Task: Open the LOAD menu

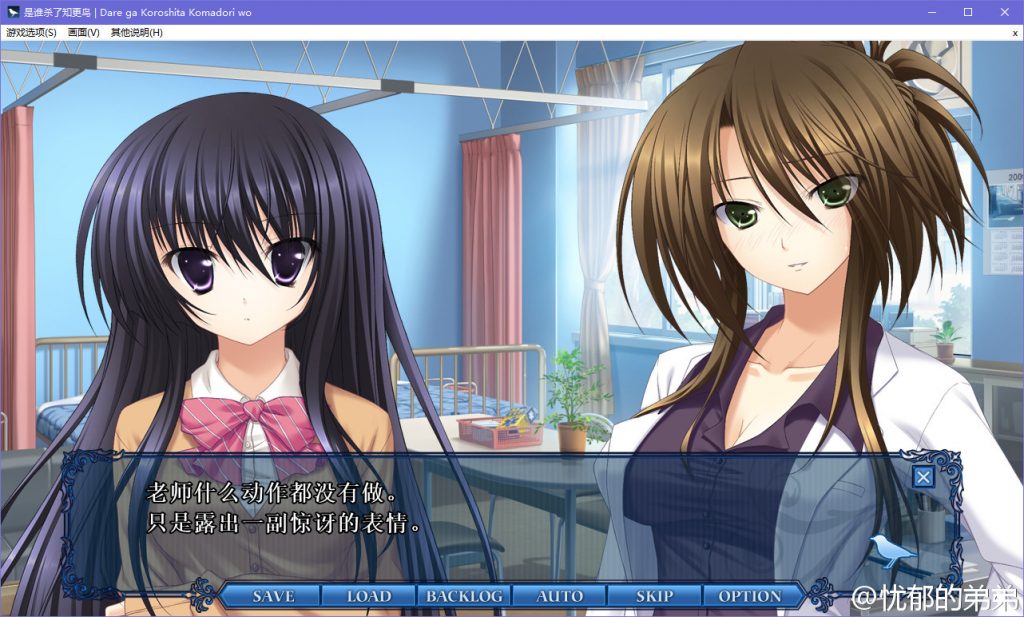Action: 369,596
